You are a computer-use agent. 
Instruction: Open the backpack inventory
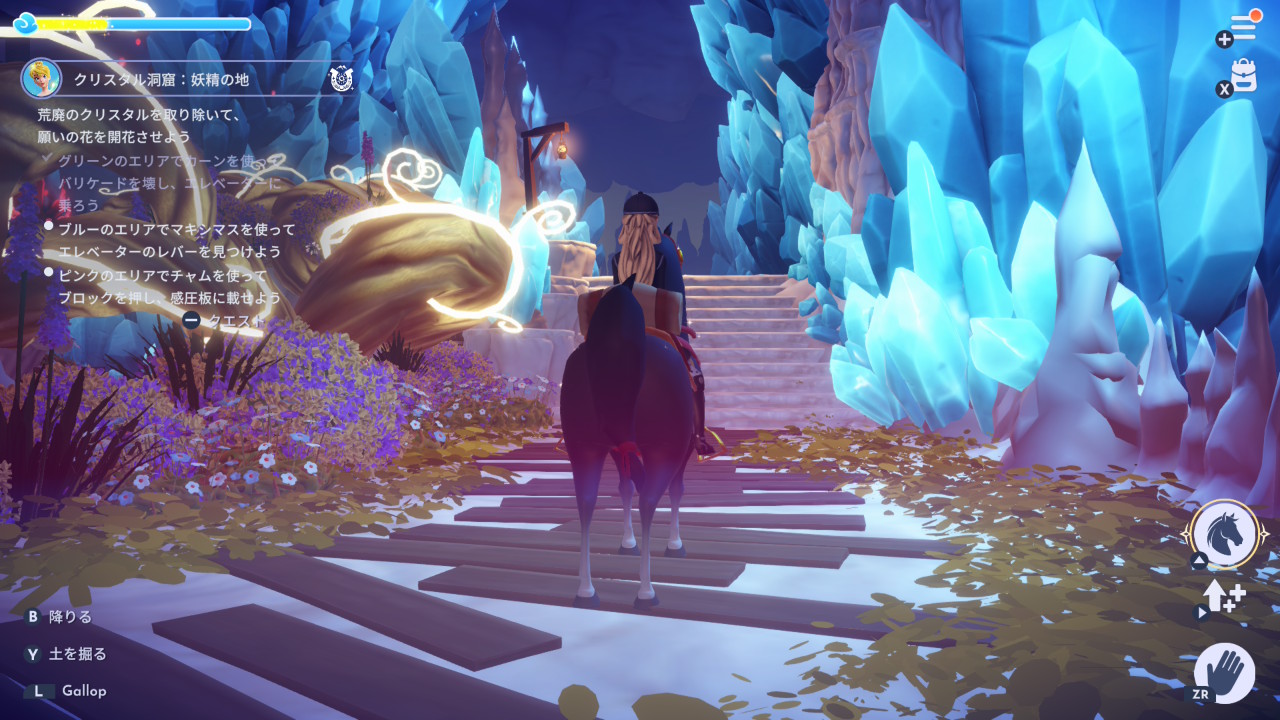pos(1244,76)
